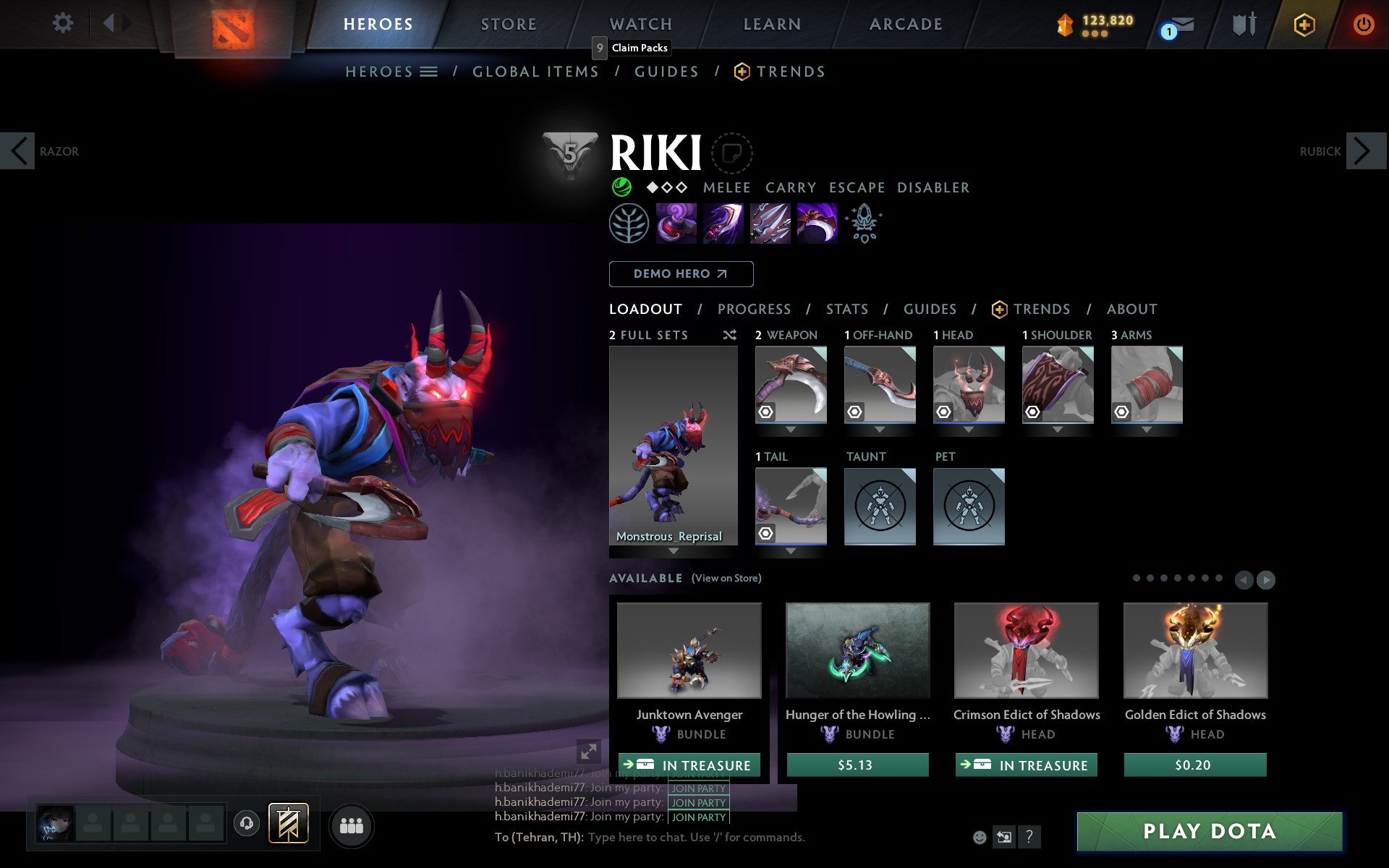Open the emoticon picker next to chat

980,837
